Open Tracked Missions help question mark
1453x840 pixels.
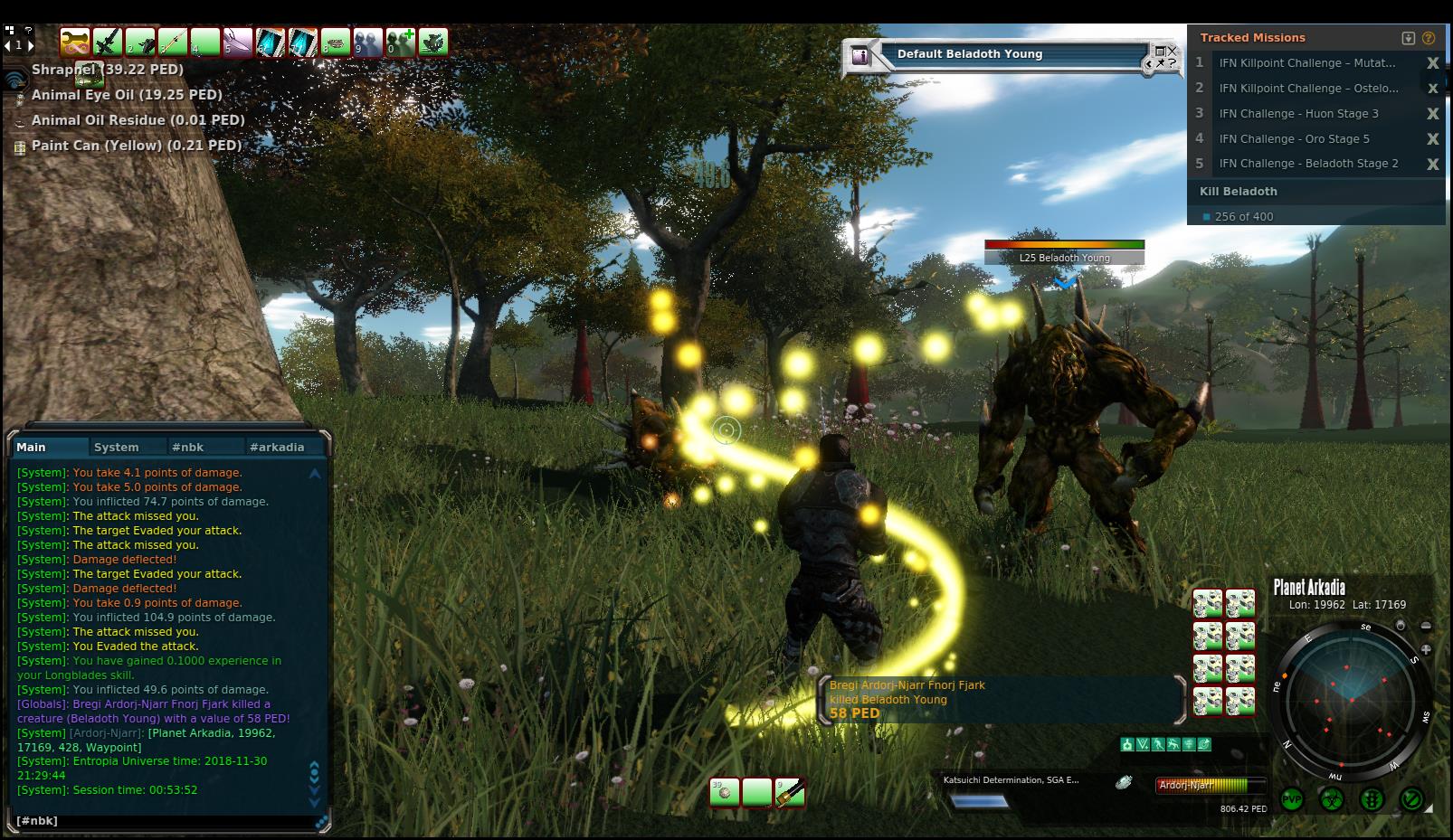click(x=1429, y=38)
